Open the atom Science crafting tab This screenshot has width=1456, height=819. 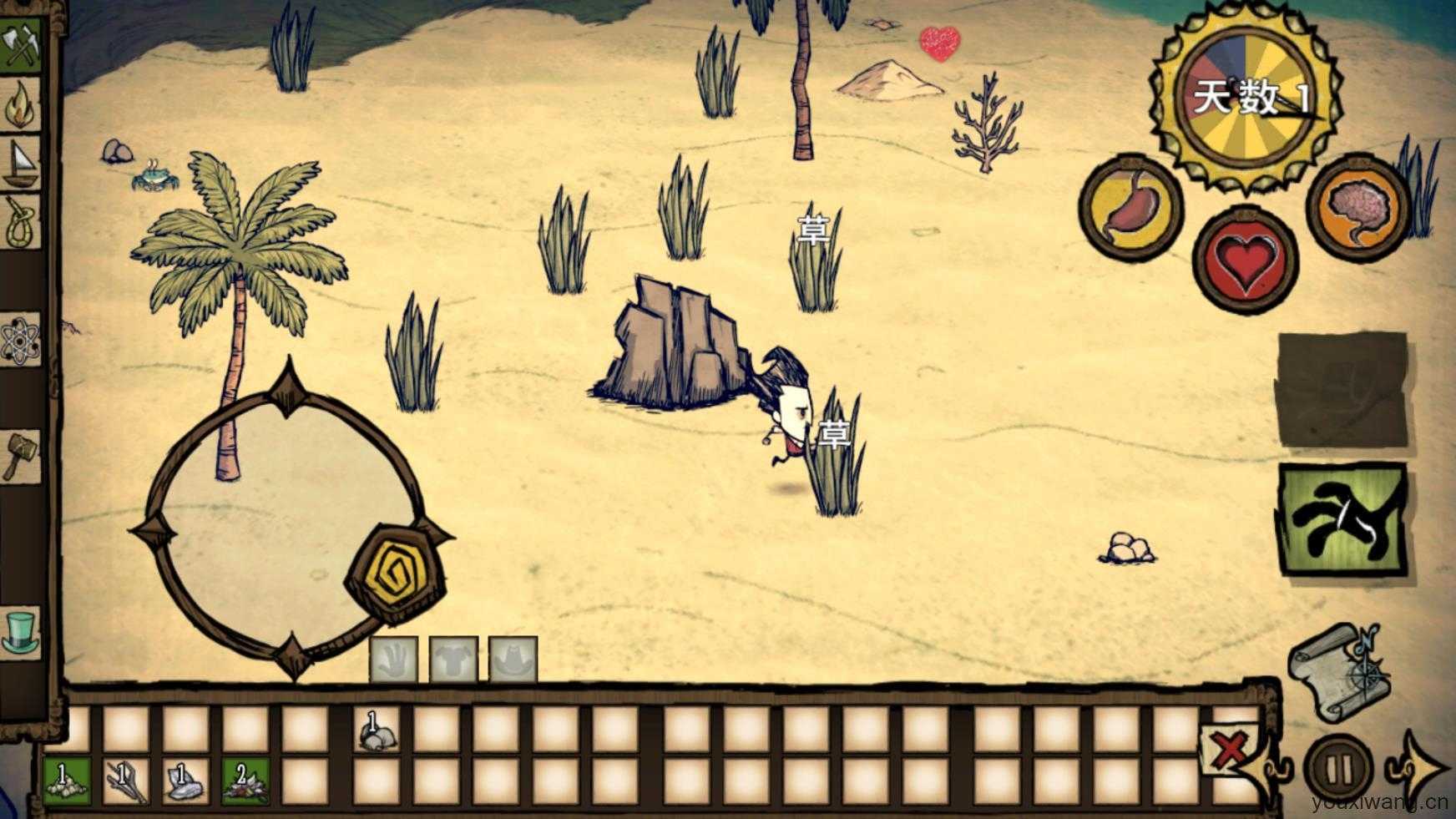(21, 340)
